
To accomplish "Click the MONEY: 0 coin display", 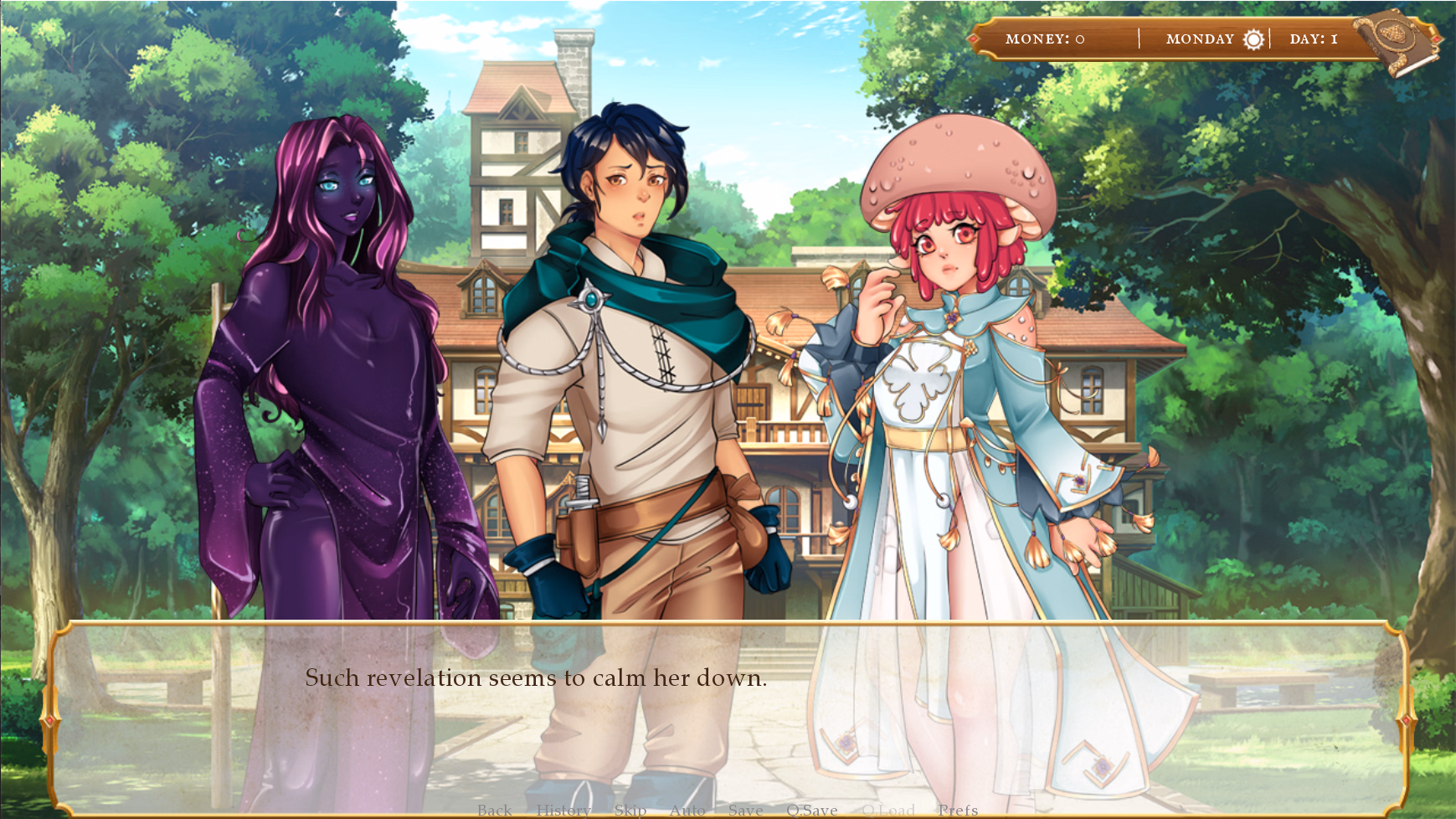I will coord(1043,39).
